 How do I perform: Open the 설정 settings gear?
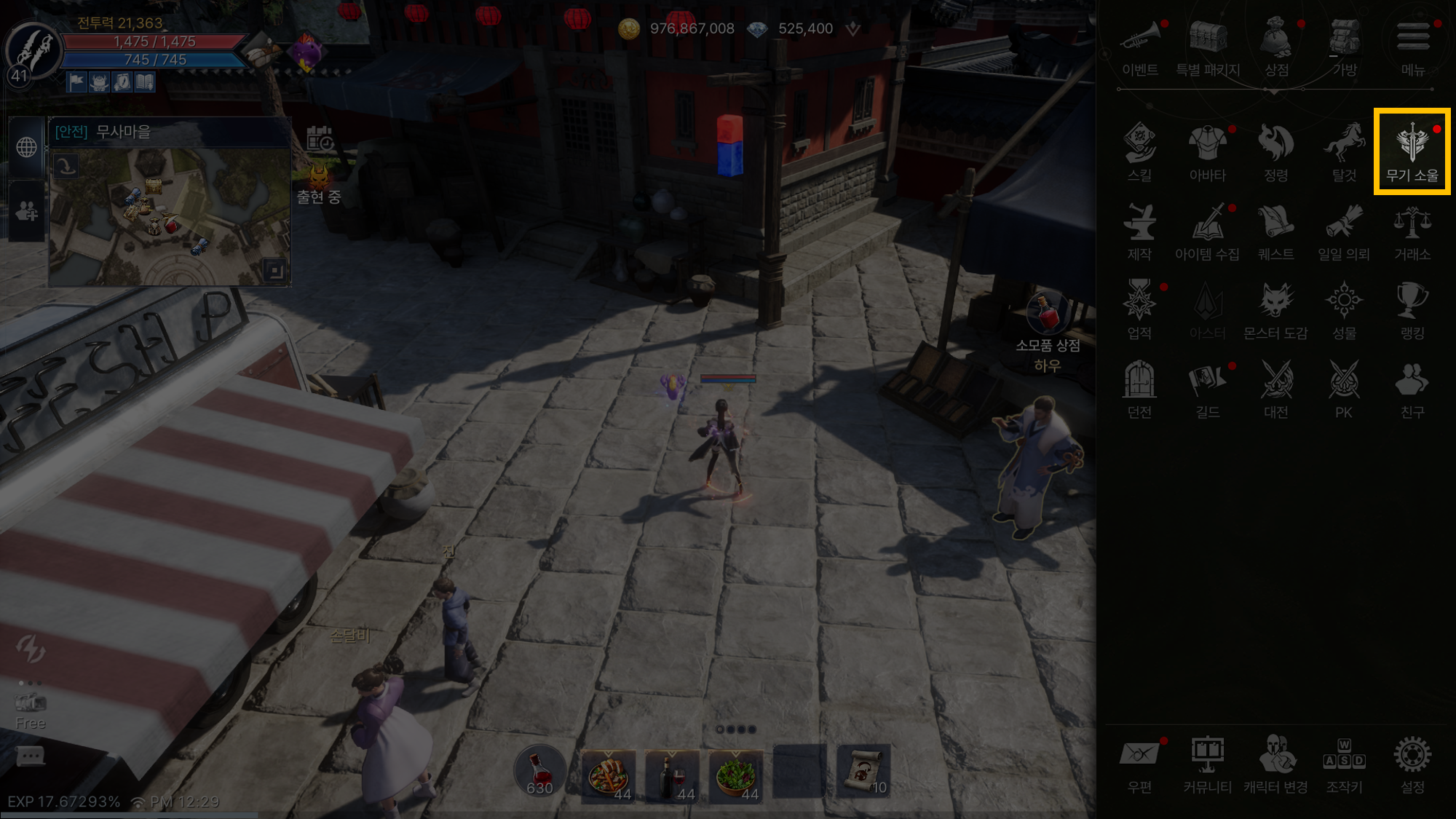(1412, 763)
